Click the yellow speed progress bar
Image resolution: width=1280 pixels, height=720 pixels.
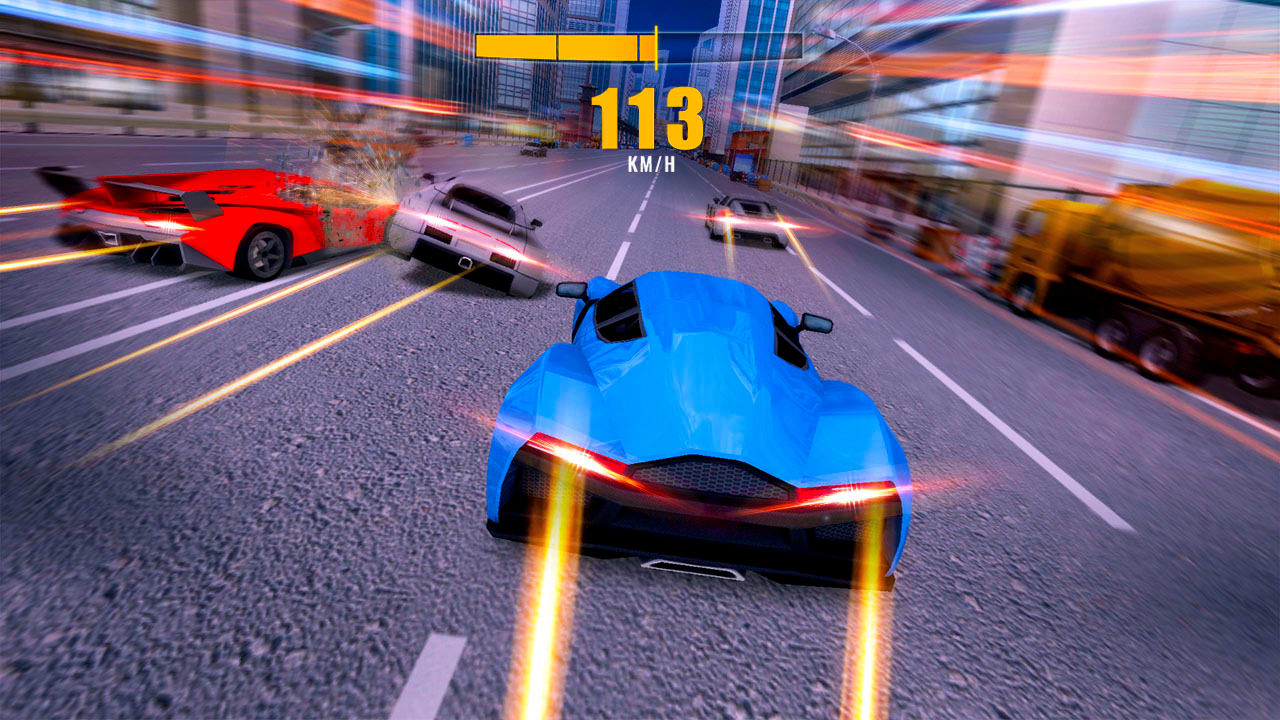click(x=640, y=42)
